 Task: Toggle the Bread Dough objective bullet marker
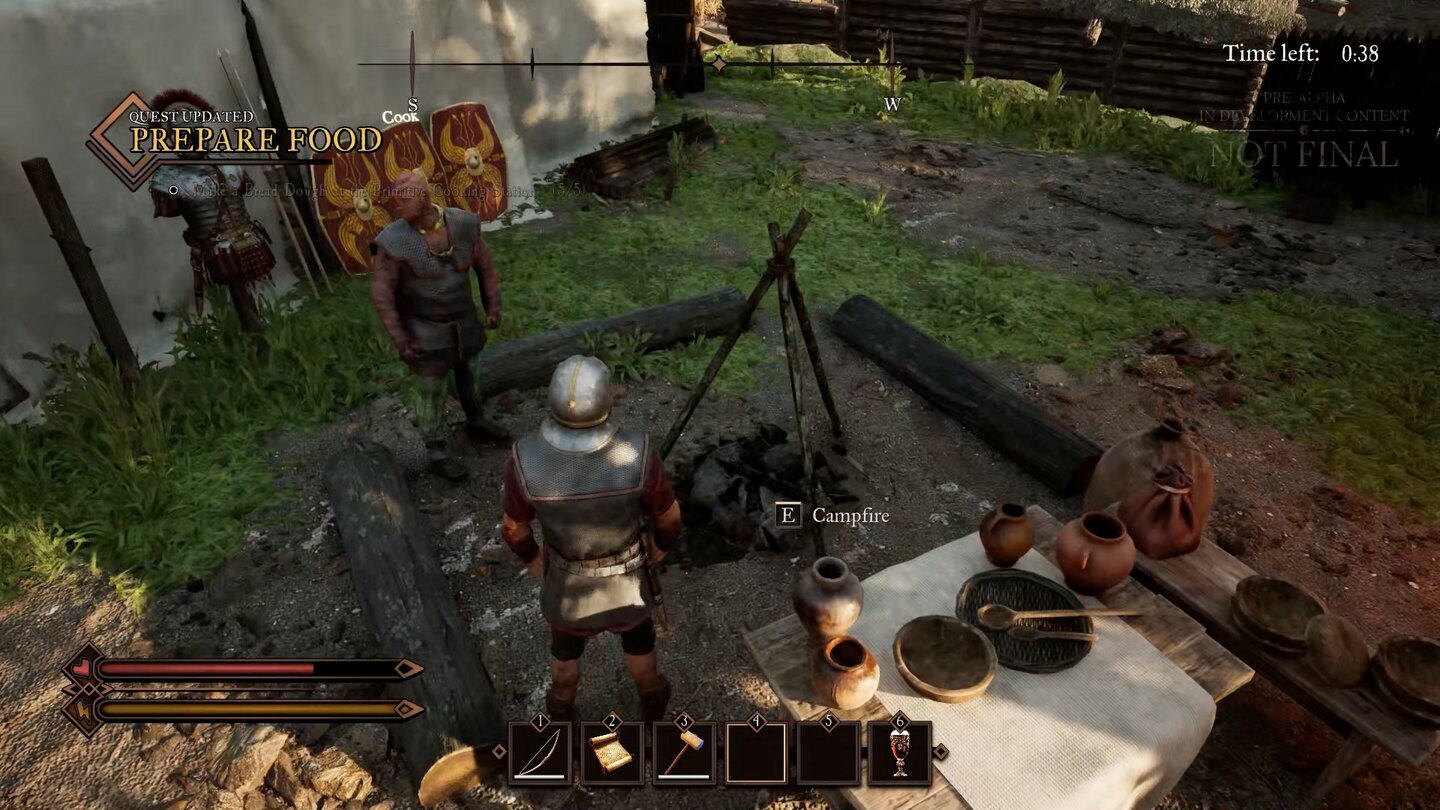point(174,190)
